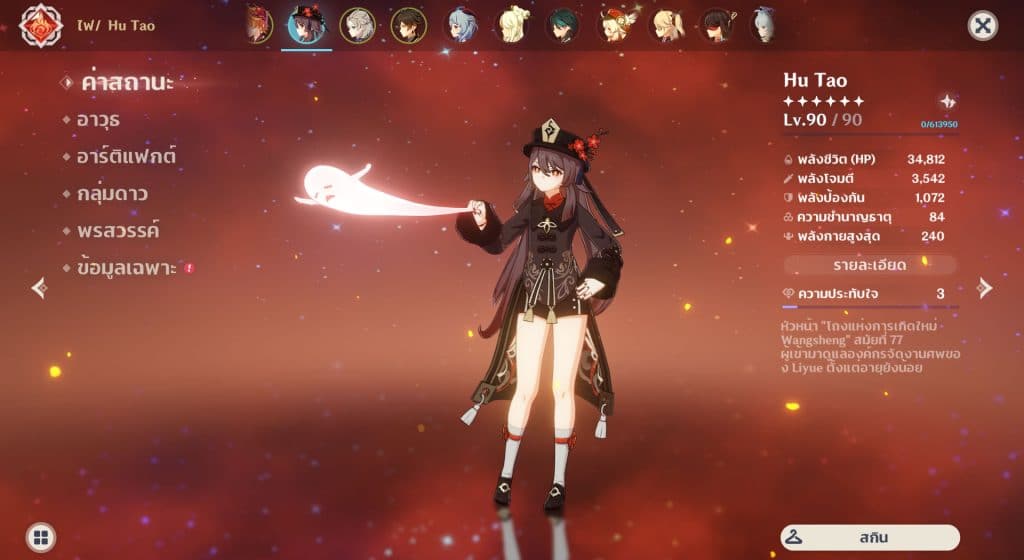Click the Pyro element emblem icon
This screenshot has height=560, width=1024.
coord(41,25)
